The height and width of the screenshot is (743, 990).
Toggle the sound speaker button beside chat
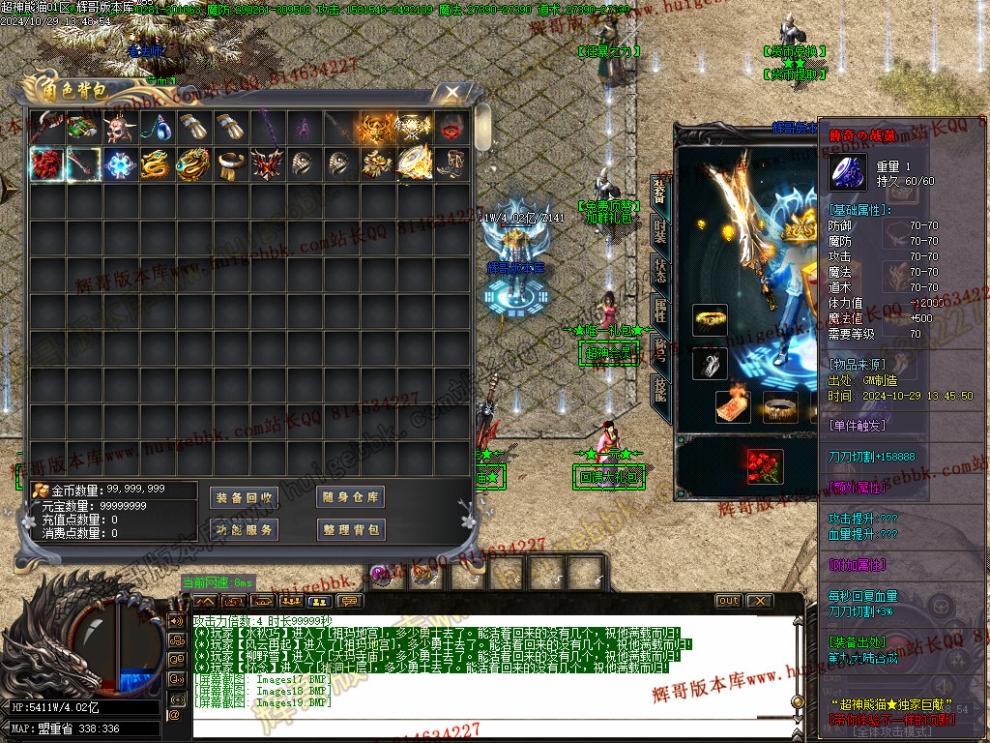click(176, 622)
